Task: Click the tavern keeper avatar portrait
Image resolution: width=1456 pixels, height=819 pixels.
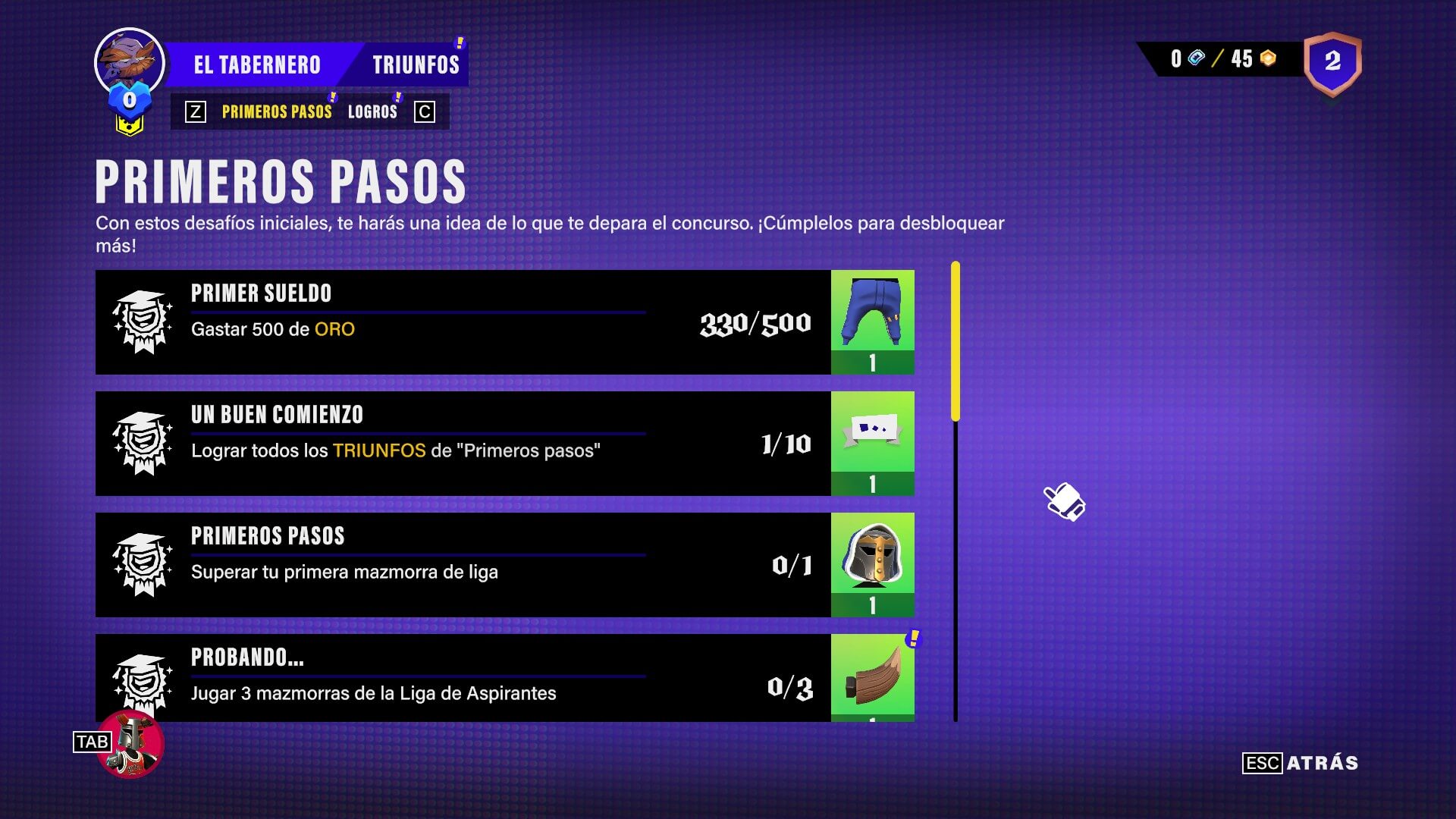Action: point(130,62)
